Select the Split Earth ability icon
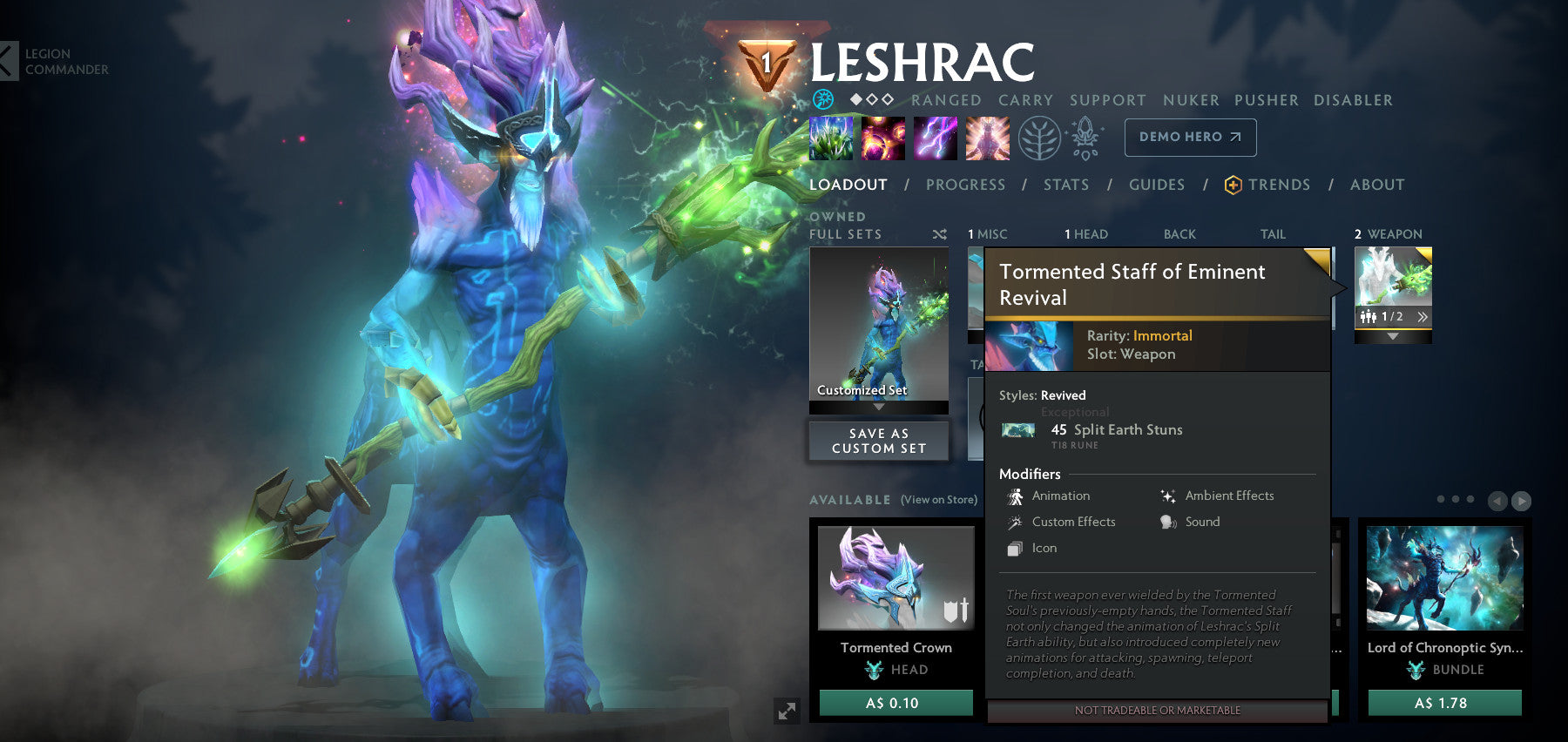The image size is (1568, 742). click(830, 138)
